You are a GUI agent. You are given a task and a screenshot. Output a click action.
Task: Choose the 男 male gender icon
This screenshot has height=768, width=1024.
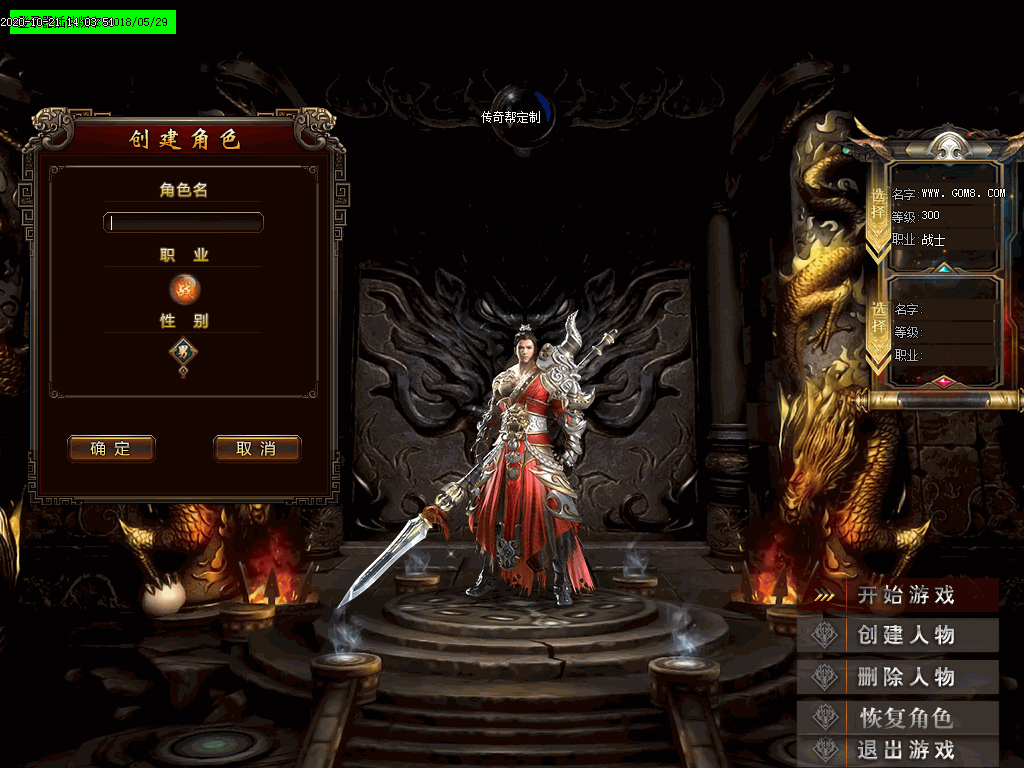click(183, 351)
